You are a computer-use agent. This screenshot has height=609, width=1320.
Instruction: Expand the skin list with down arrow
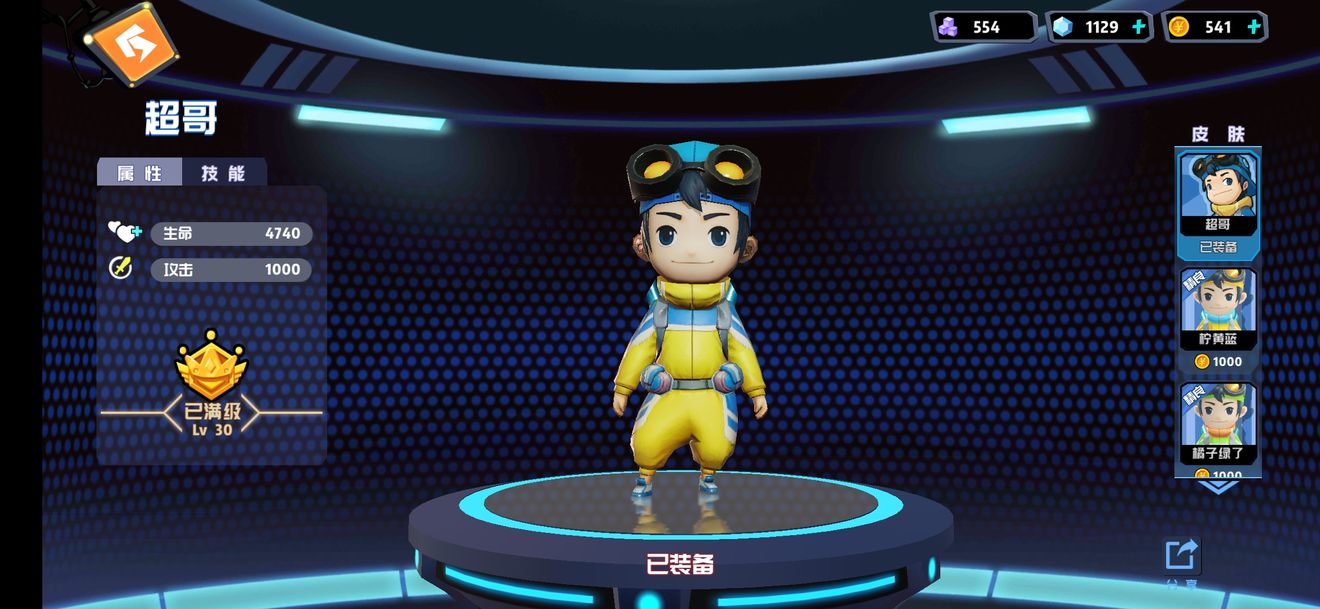coord(1217,487)
